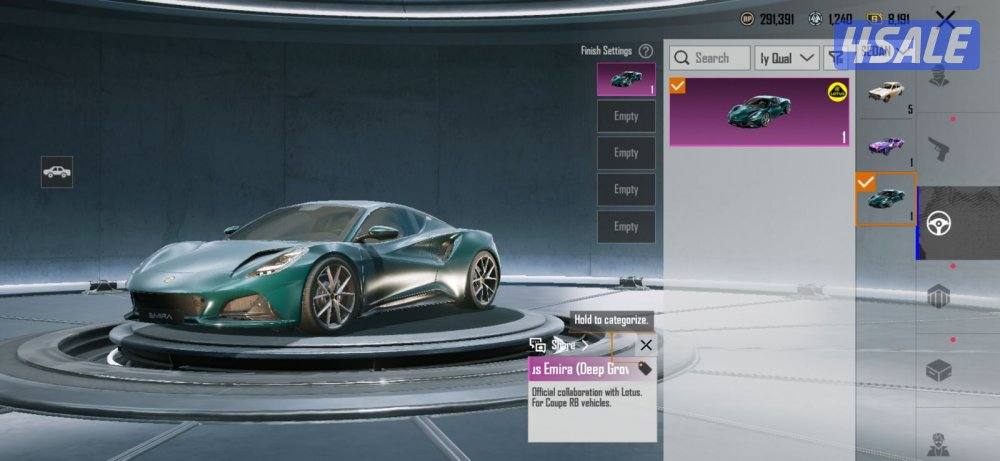Switch to the pistol weapons category
Viewport: 1000px width, 461px height.
tap(938, 149)
